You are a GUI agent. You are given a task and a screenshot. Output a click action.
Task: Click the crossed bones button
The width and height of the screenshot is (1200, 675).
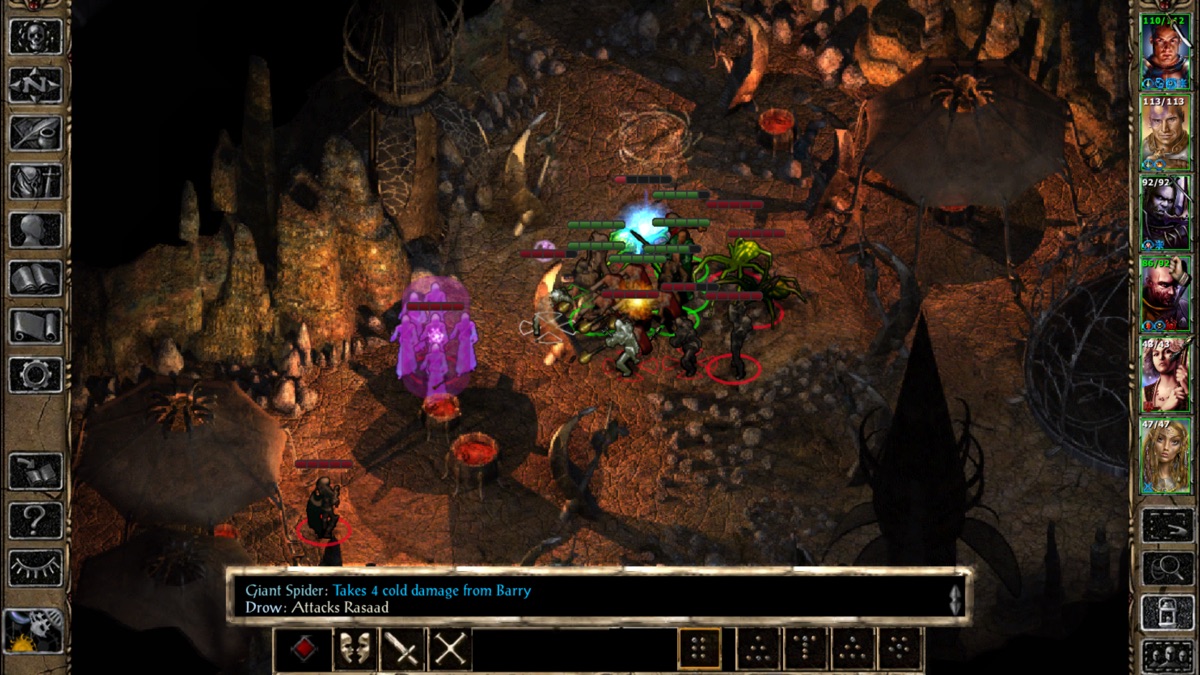450,650
